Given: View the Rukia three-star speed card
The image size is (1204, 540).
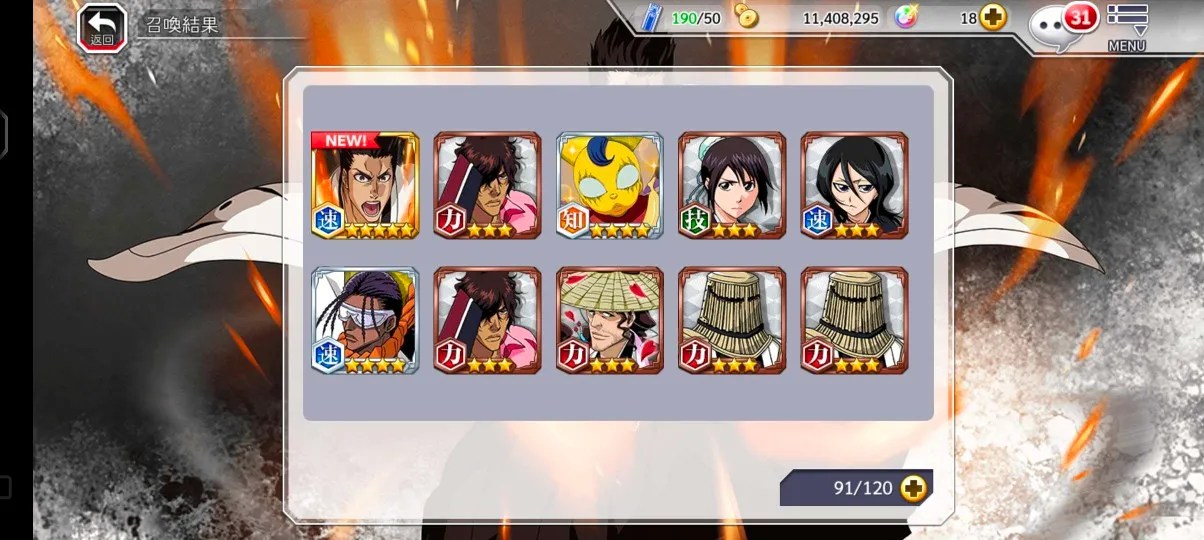Looking at the screenshot, I should [x=854, y=185].
